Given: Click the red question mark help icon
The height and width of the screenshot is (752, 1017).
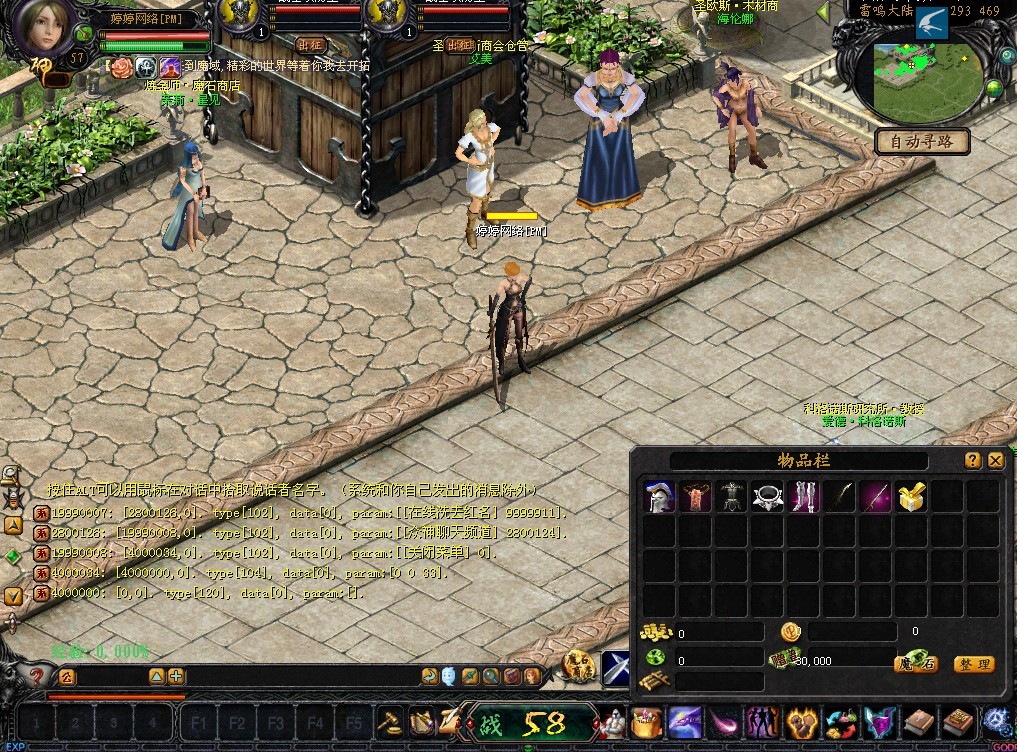Looking at the screenshot, I should pyautogui.click(x=37, y=677).
